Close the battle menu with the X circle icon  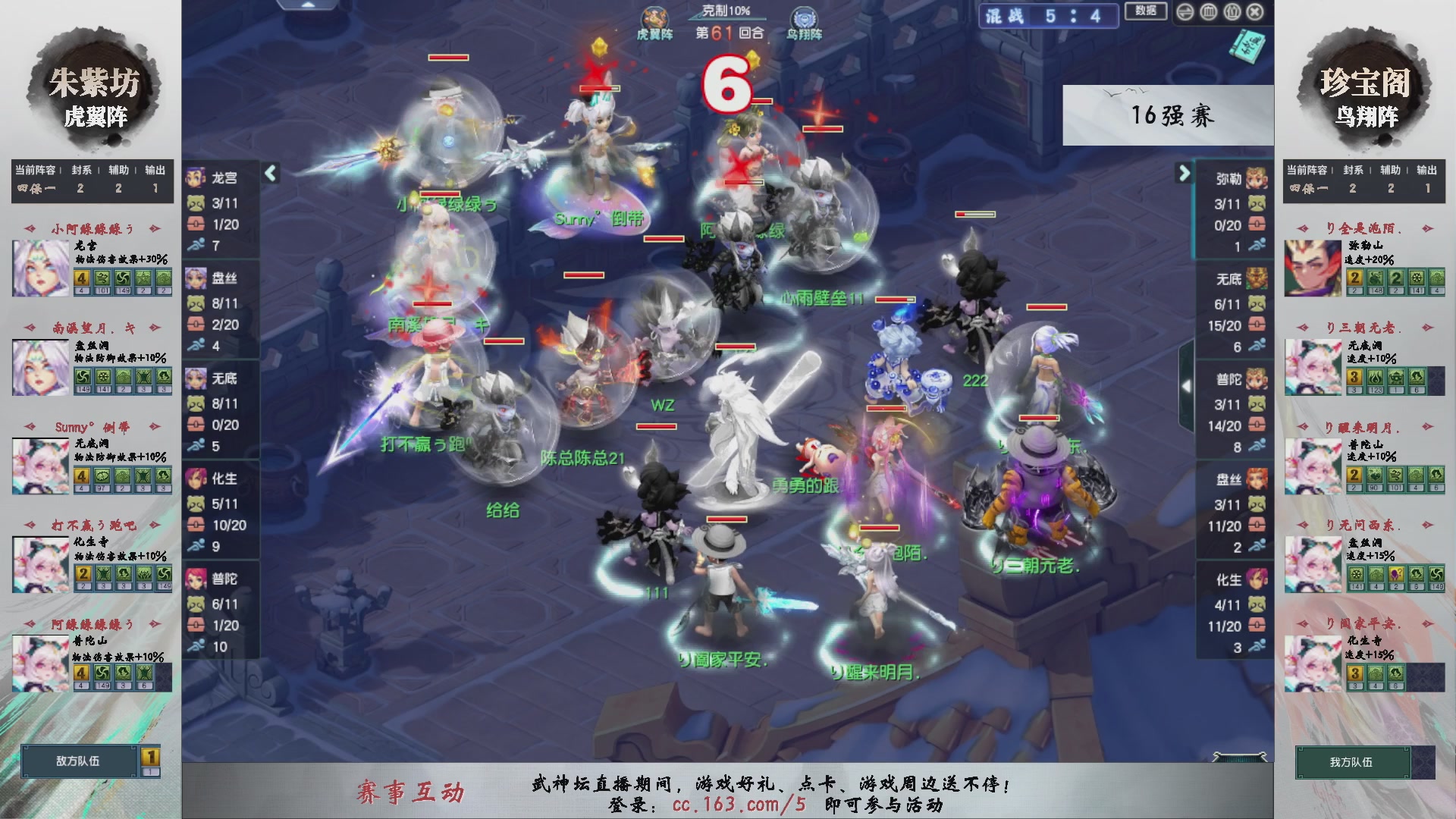click(1254, 12)
